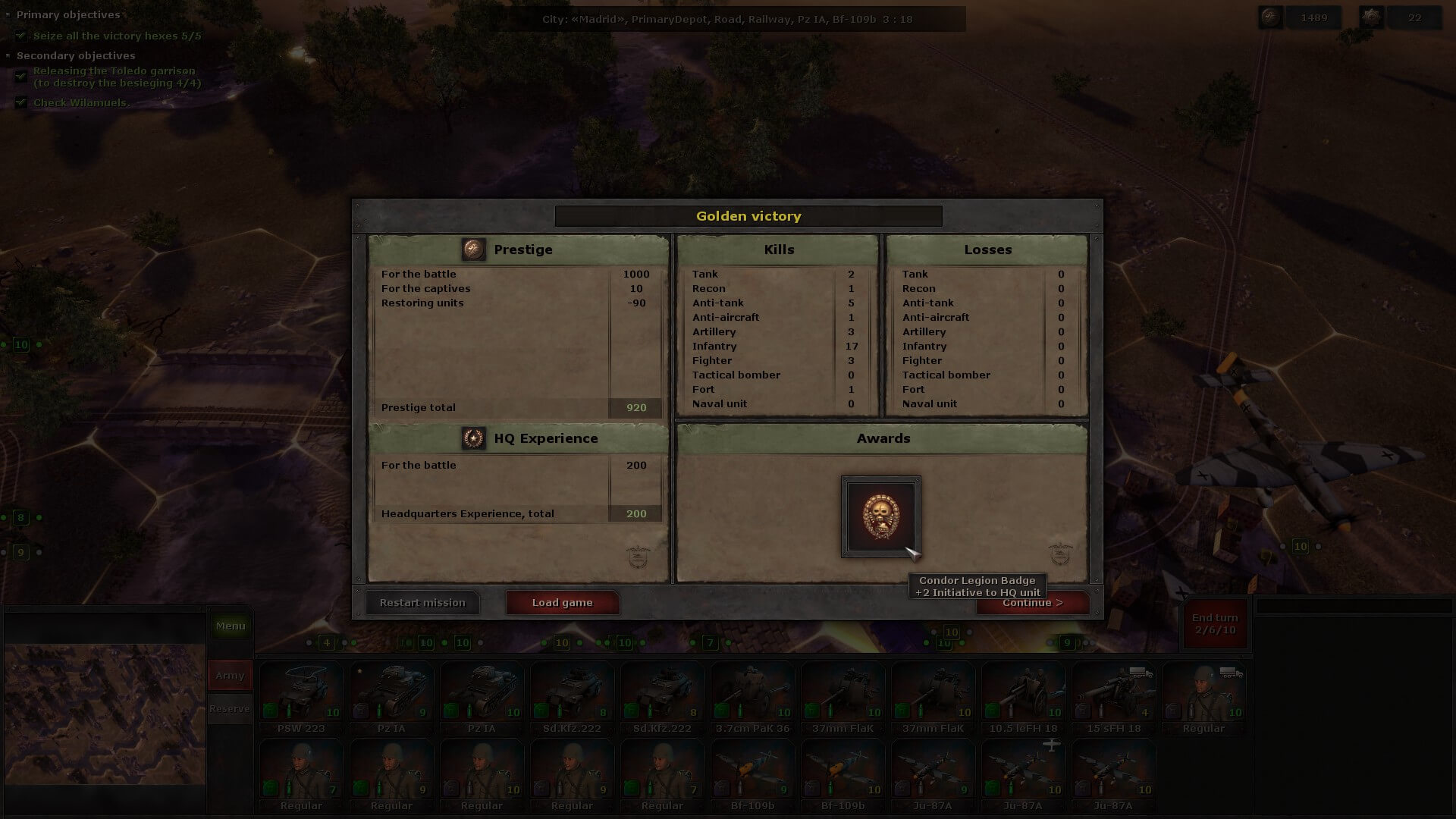Switch to the Army tab
This screenshot has height=819, width=1456.
click(230, 675)
